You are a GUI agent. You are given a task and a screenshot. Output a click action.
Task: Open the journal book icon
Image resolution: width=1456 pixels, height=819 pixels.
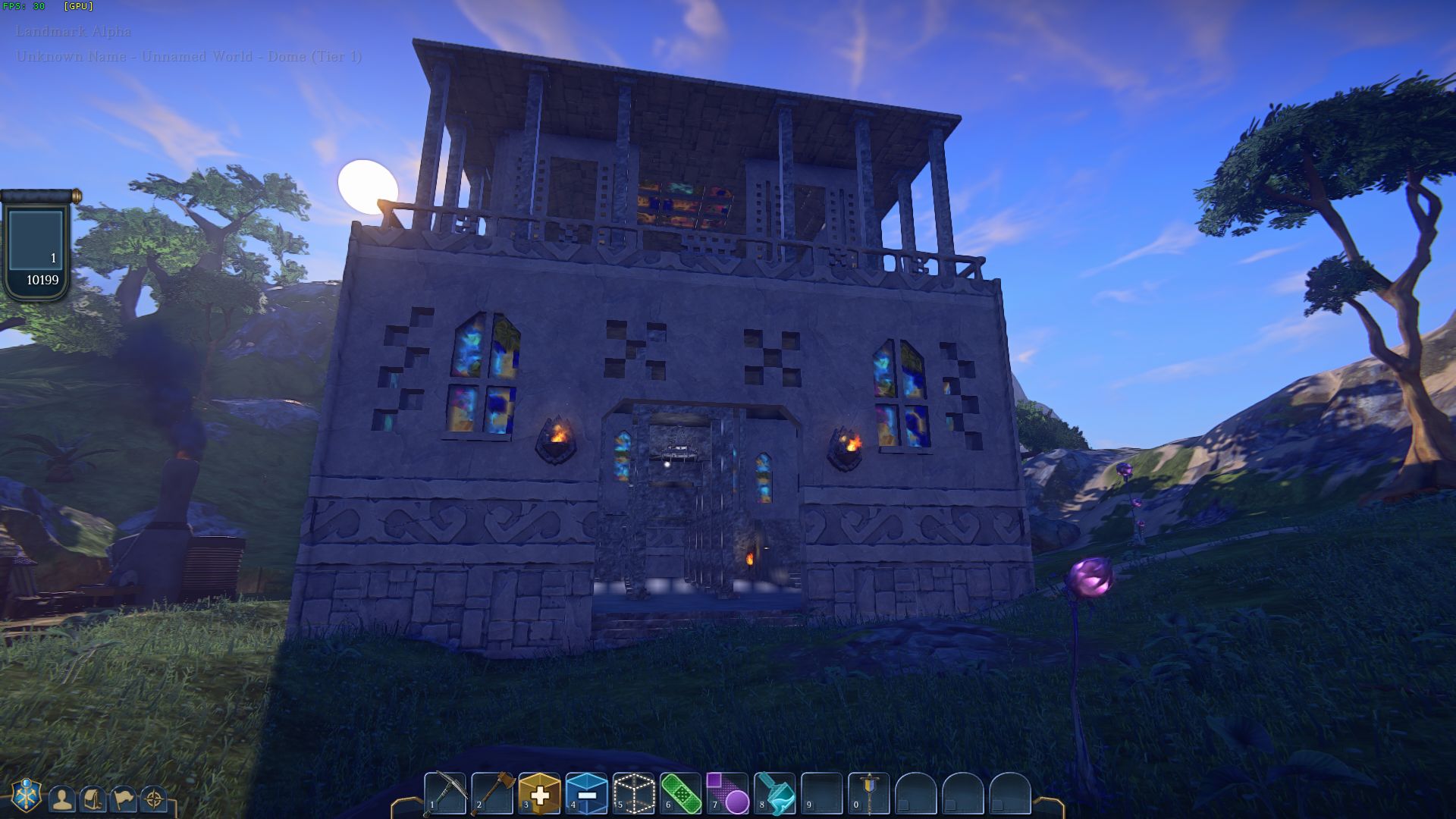(93, 799)
